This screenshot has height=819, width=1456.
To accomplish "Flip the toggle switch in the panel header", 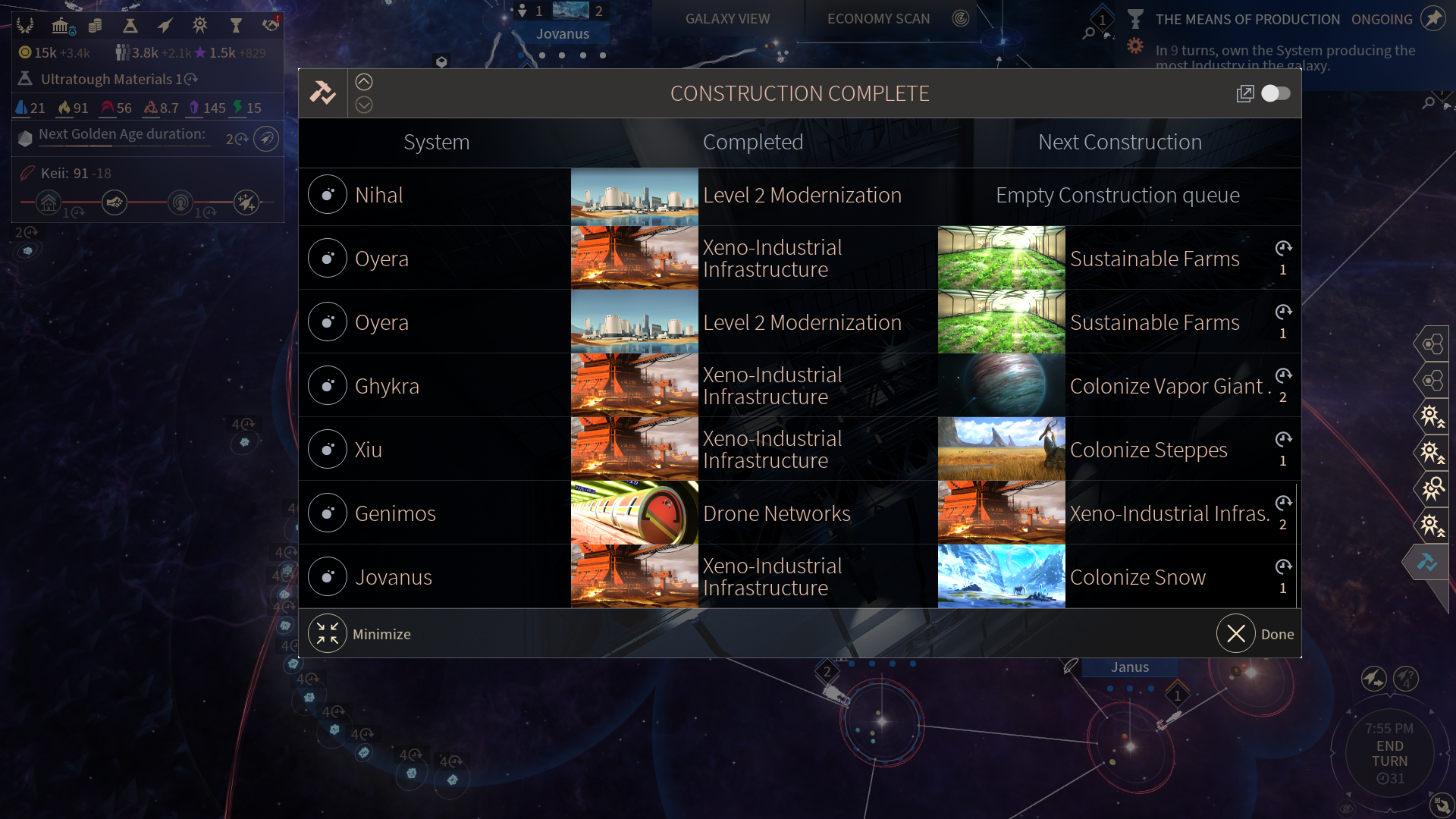I will (1276, 93).
